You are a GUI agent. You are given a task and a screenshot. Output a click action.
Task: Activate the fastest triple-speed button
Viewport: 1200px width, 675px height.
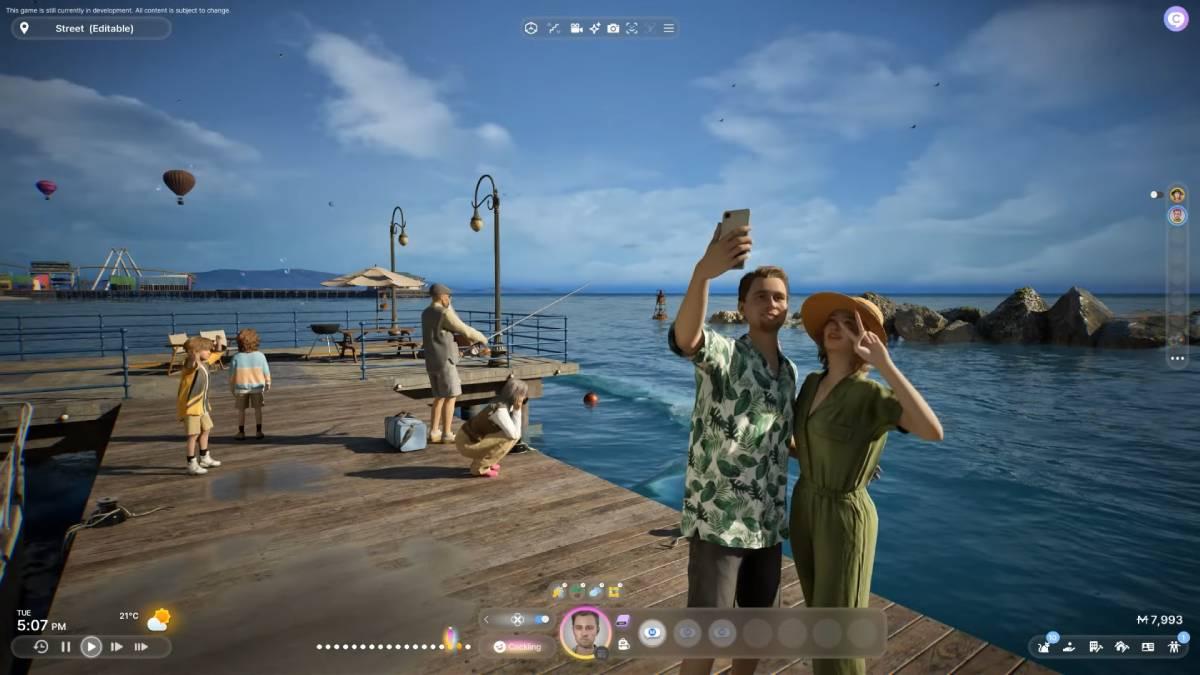pyautogui.click(x=141, y=647)
